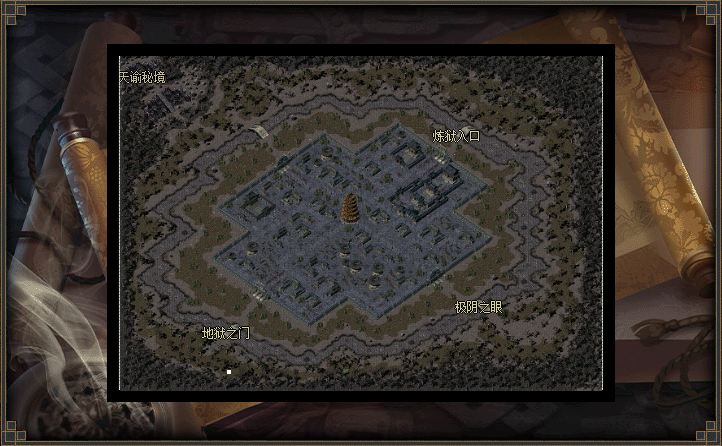Viewport: 722px width, 446px height.
Task: Click the 炼狱入口 location marker
Action: point(457,136)
